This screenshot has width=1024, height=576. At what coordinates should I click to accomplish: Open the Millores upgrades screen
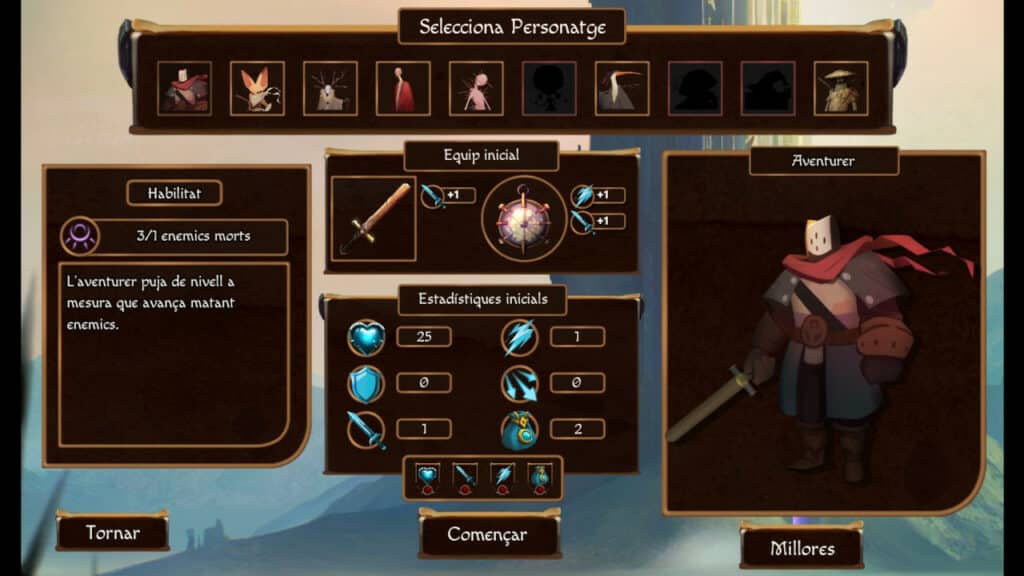[801, 548]
